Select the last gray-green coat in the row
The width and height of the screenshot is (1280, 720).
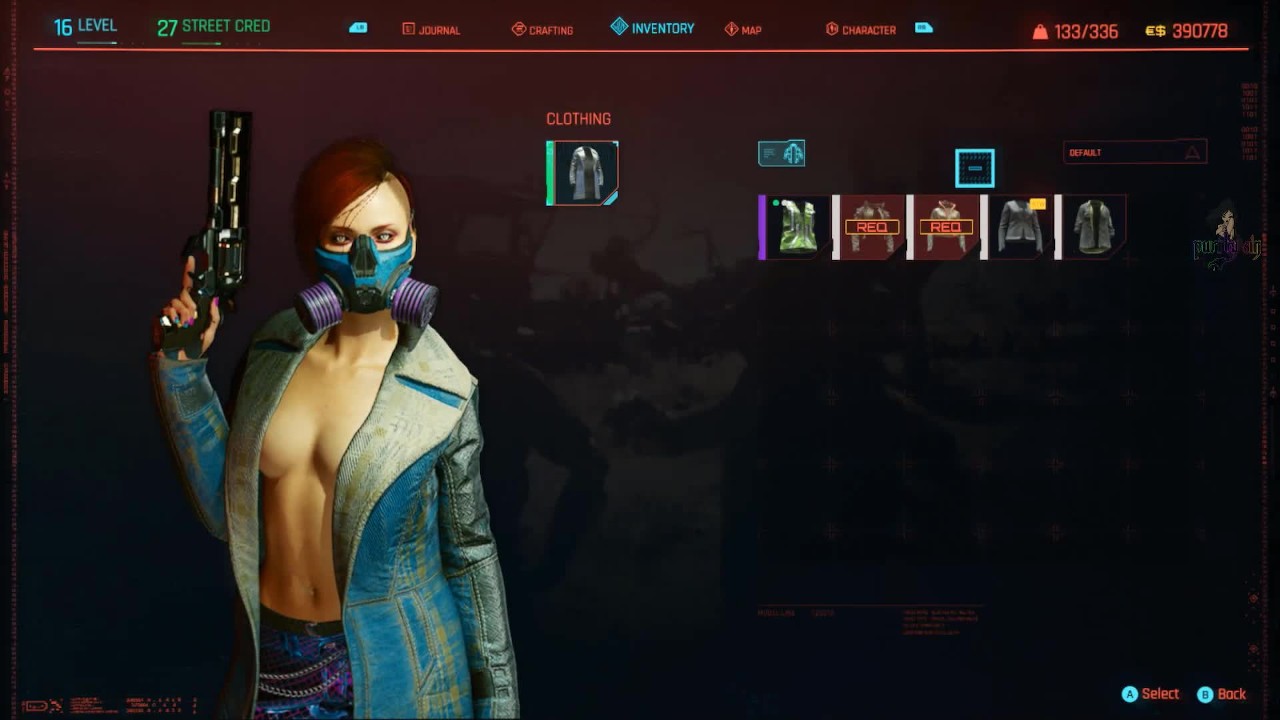click(x=1093, y=227)
